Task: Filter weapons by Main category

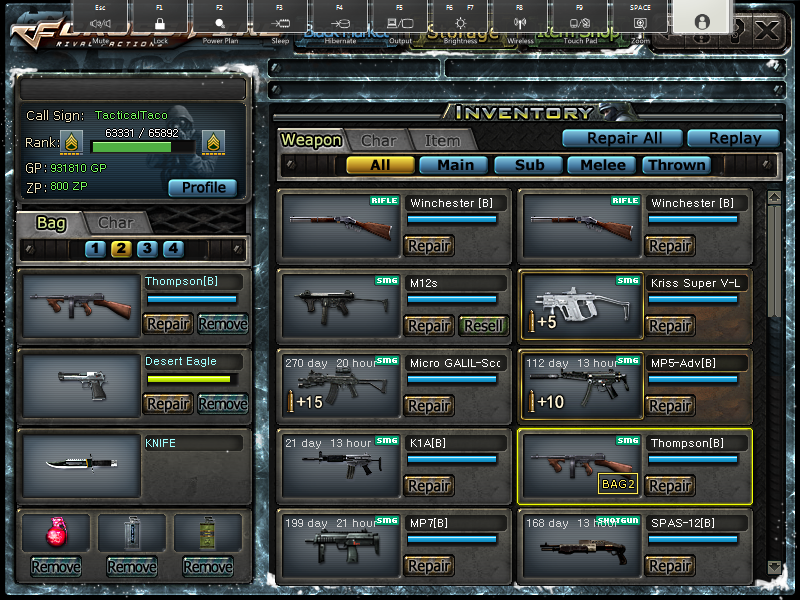Action: (x=455, y=165)
